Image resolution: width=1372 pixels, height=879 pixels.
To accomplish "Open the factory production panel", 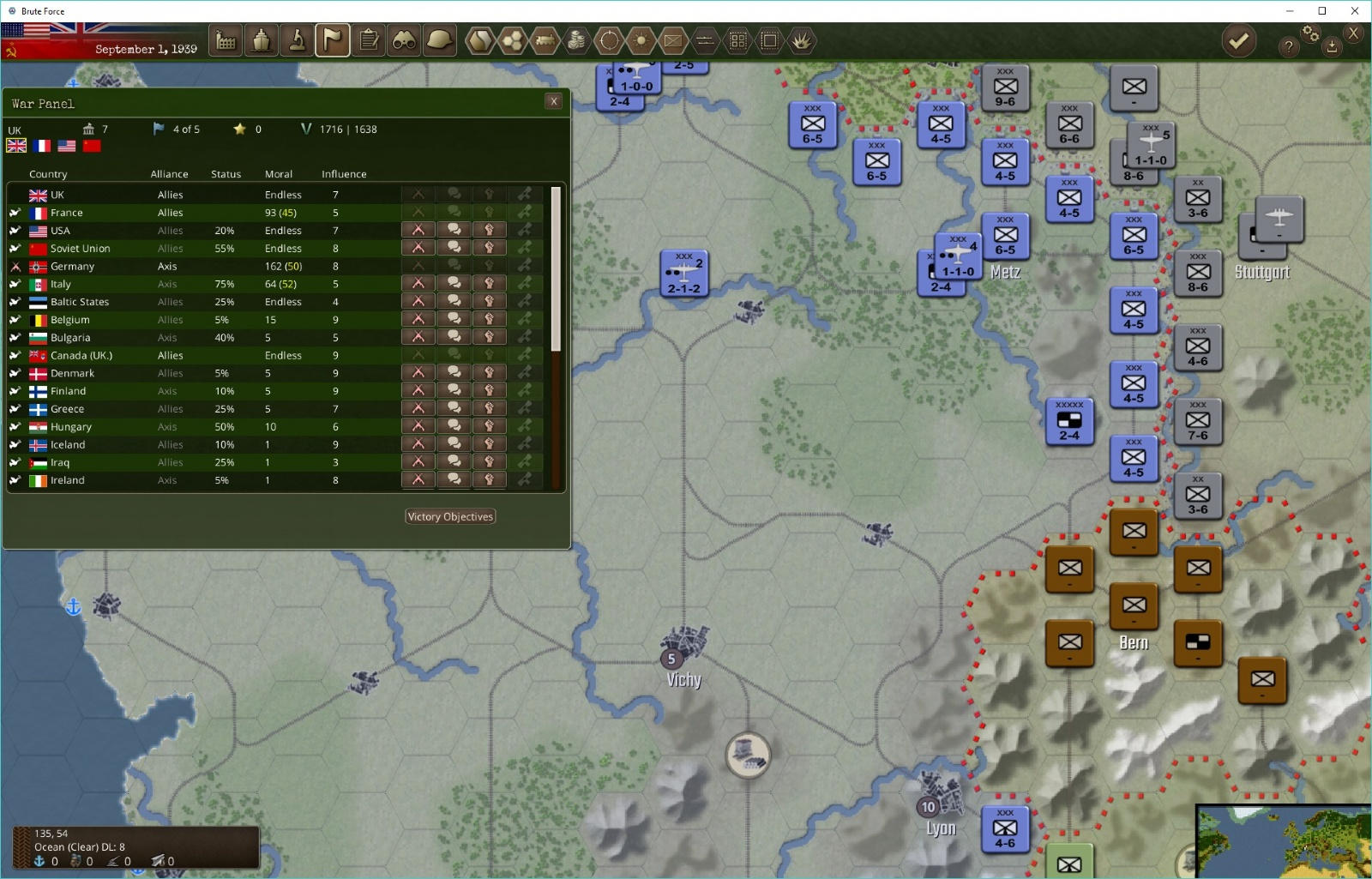I will point(226,40).
